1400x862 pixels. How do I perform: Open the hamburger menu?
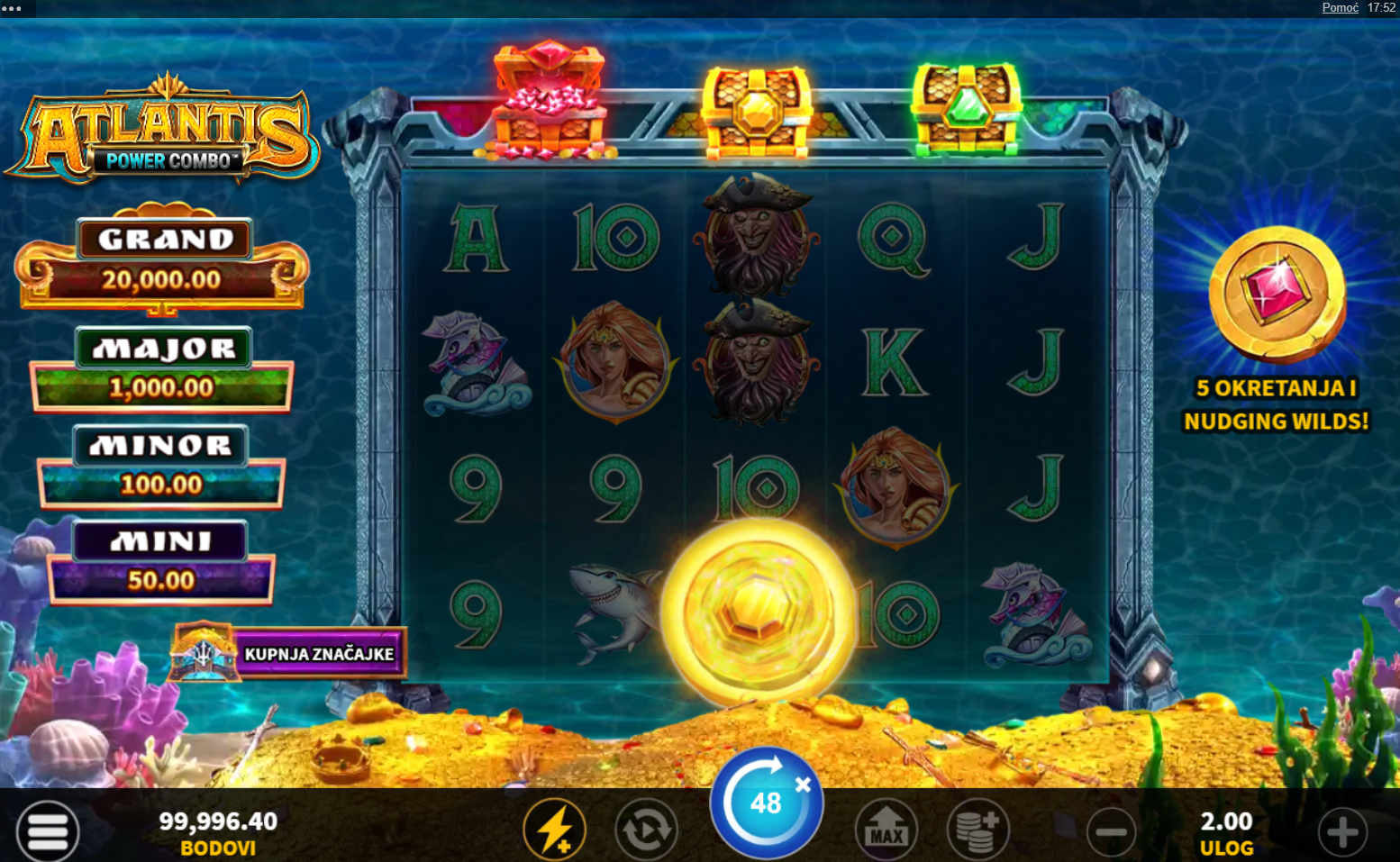(47, 830)
